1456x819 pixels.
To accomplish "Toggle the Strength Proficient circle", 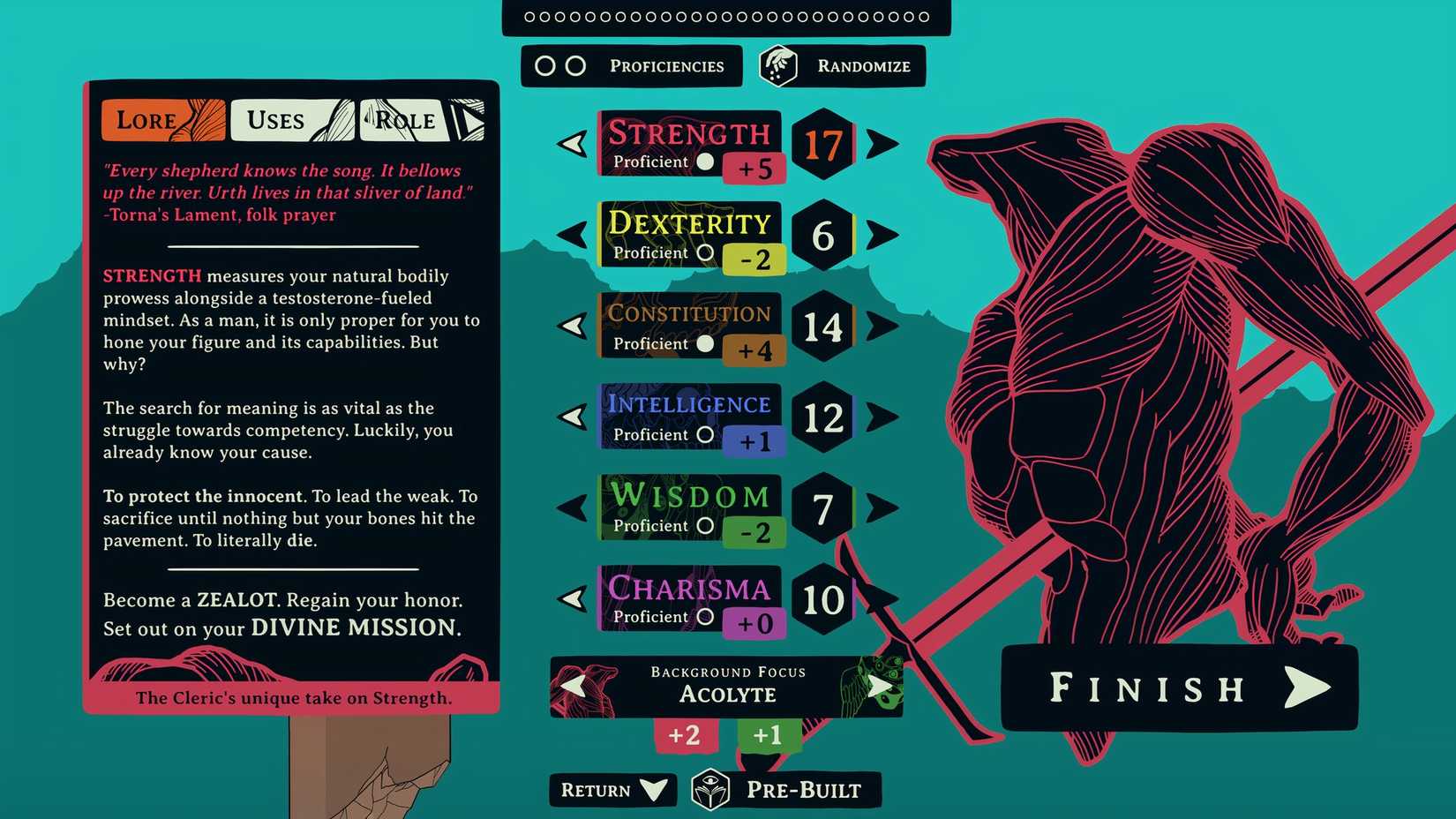I will pyautogui.click(x=705, y=162).
